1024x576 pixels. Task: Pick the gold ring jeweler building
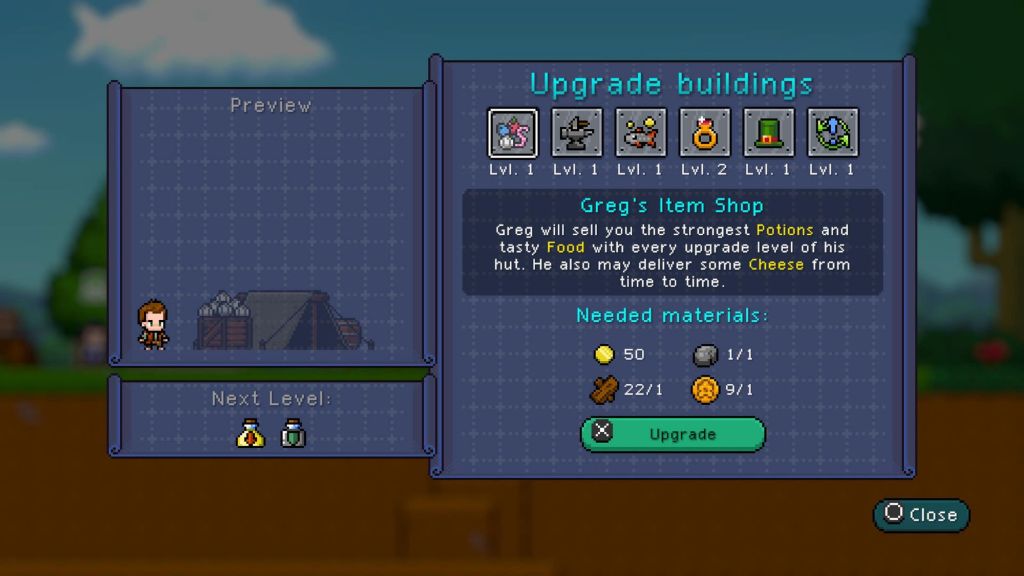(x=705, y=133)
